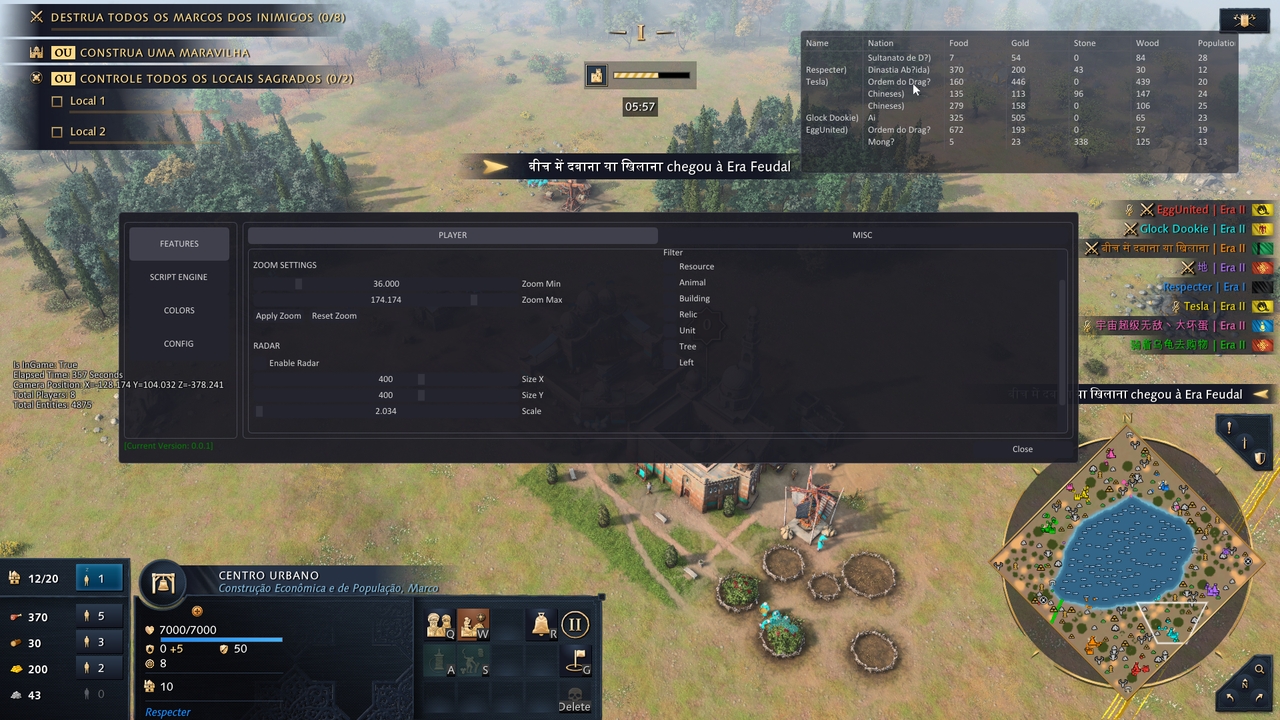Adjust the Zoom Max slider
The height and width of the screenshot is (720, 1280).
coord(473,300)
